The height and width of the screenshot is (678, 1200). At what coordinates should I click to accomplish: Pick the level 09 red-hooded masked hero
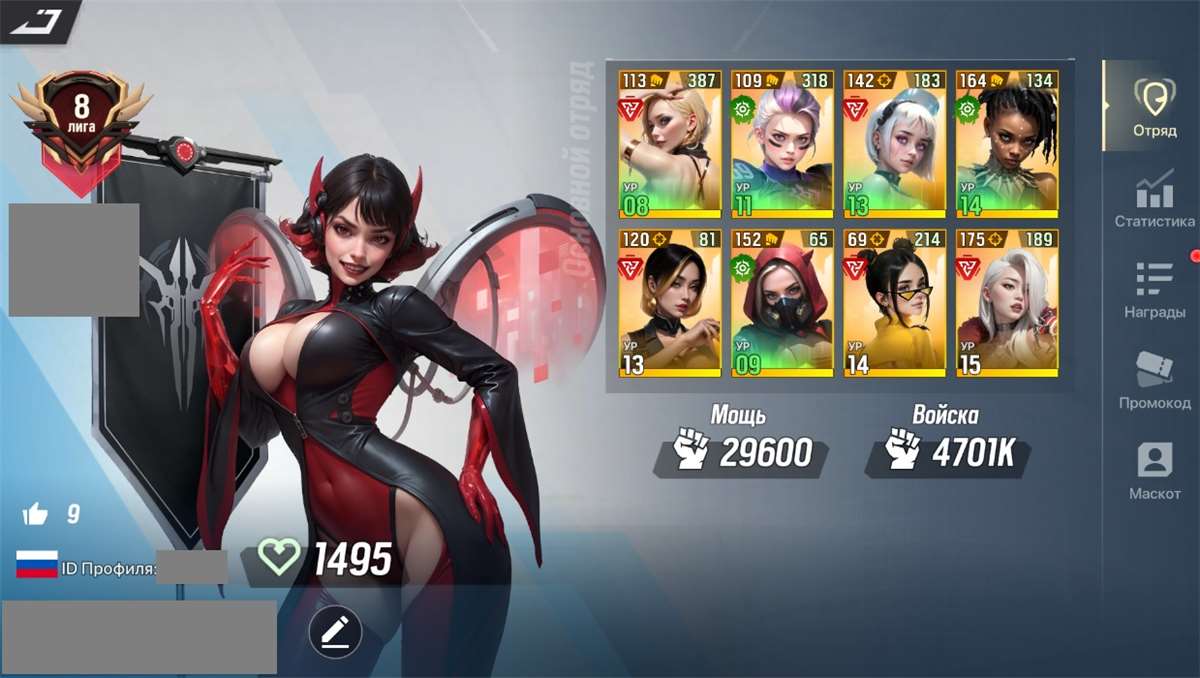coord(781,303)
